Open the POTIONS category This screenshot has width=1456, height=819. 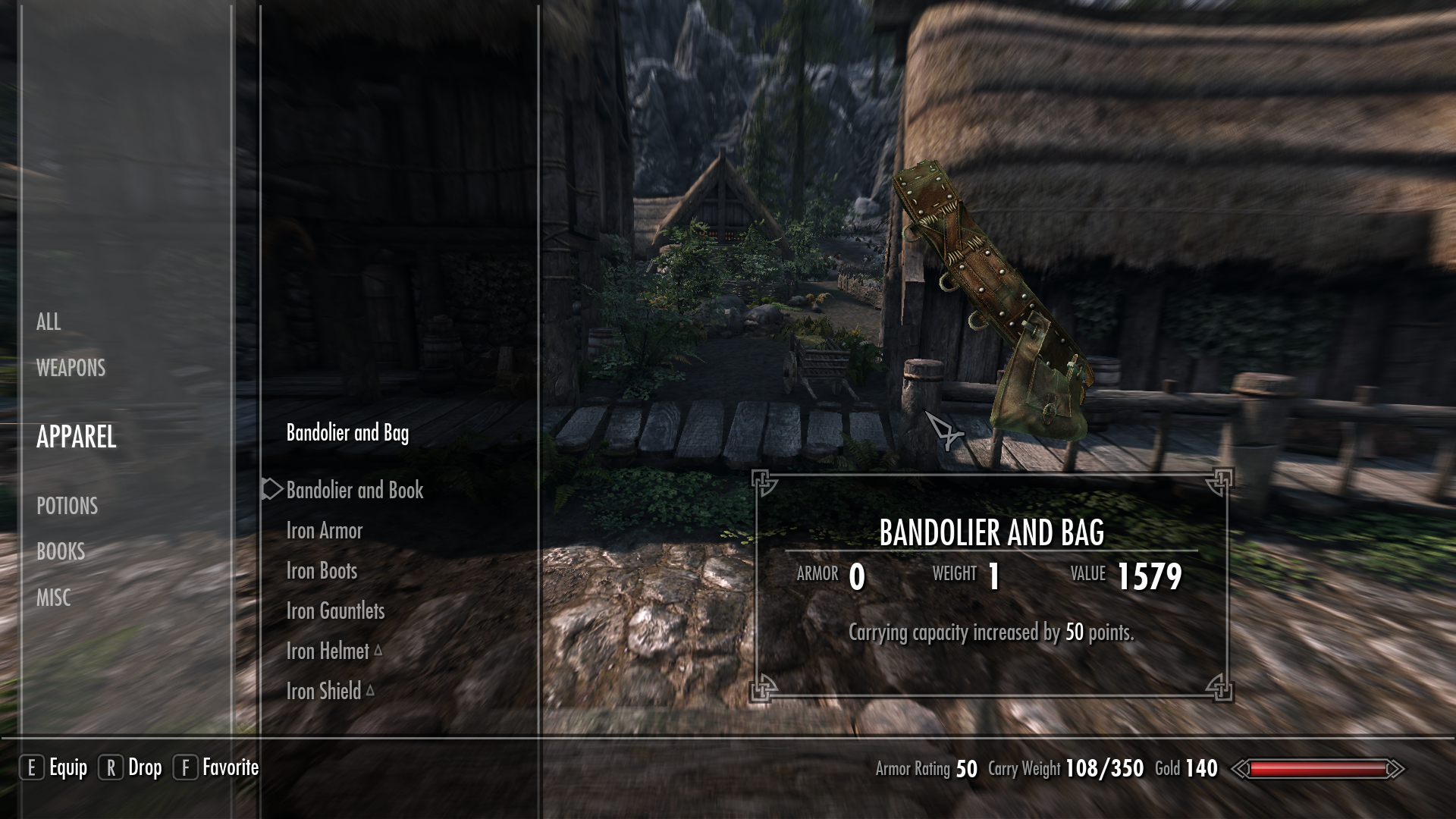(67, 507)
